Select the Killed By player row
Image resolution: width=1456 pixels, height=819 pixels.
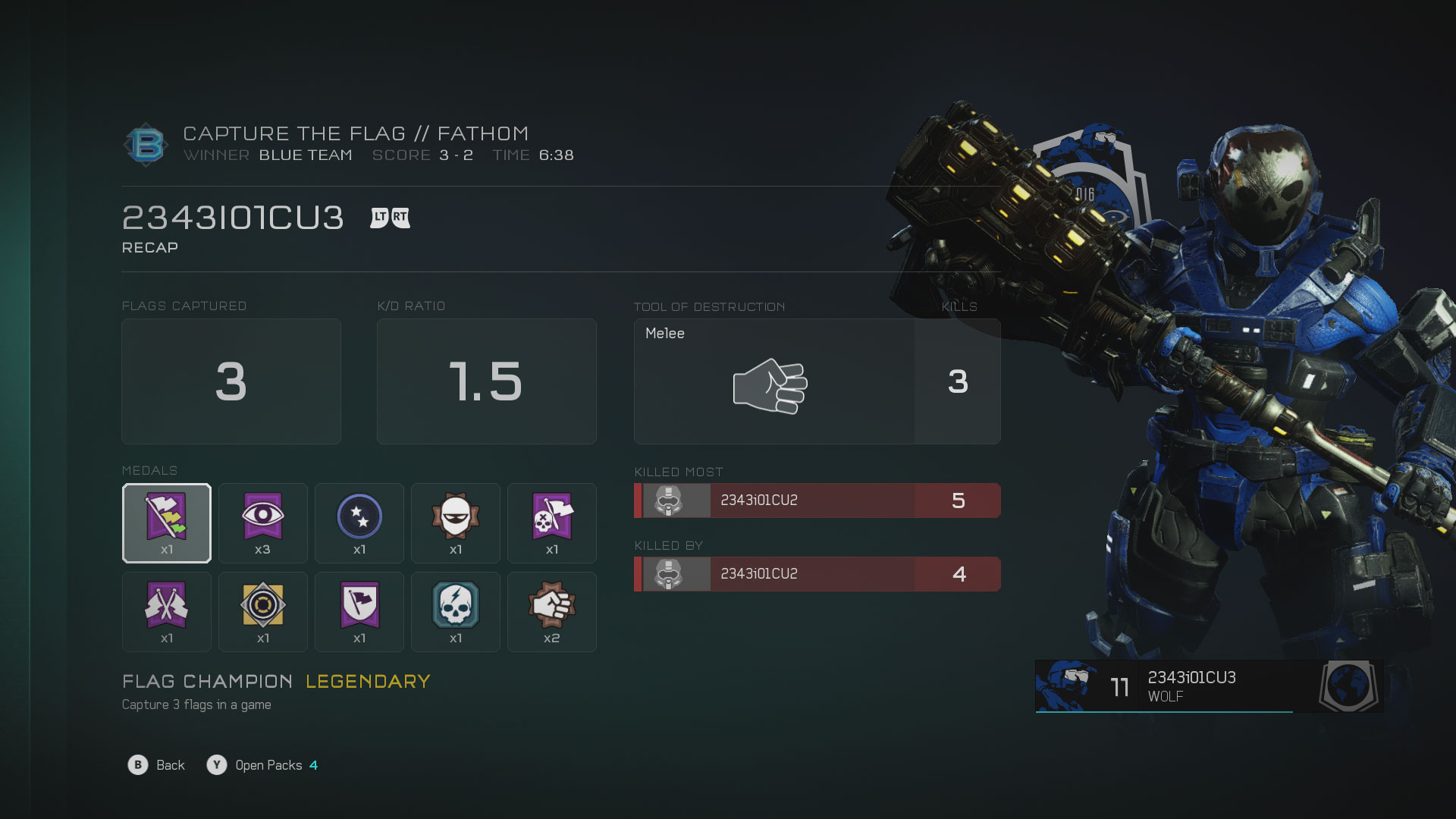pyautogui.click(x=817, y=574)
